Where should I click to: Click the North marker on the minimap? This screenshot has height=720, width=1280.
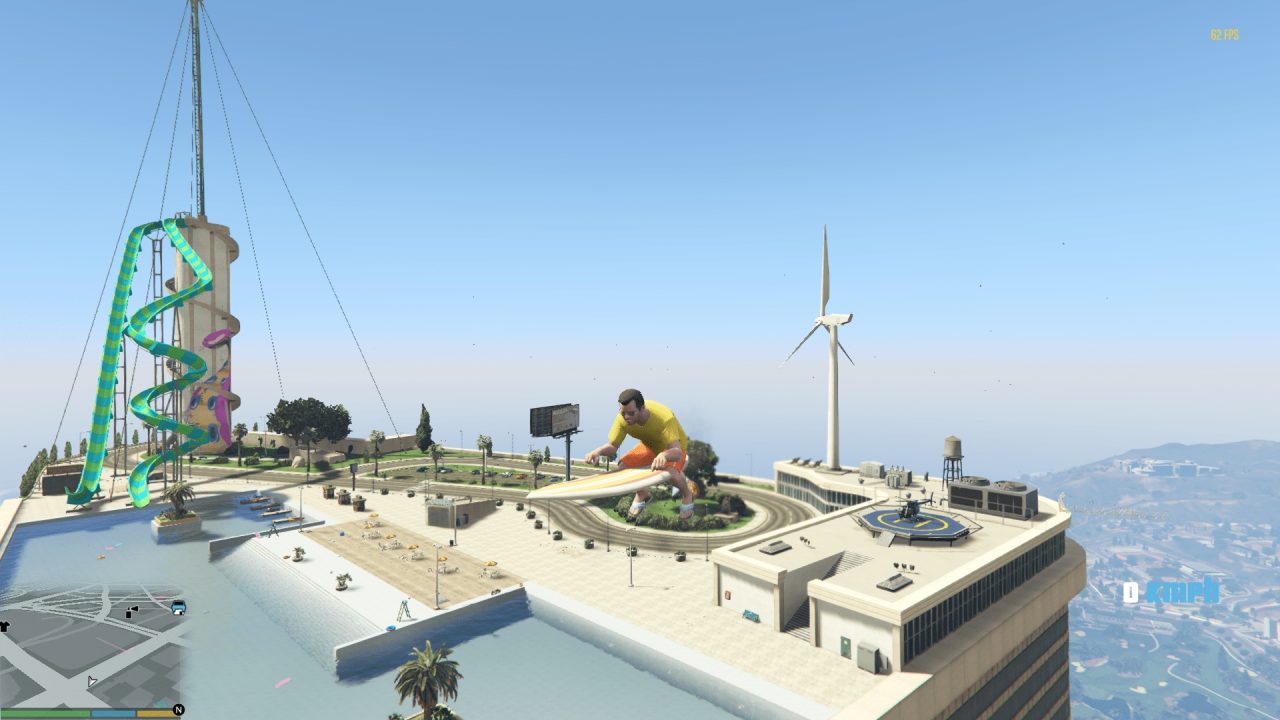click(x=178, y=709)
